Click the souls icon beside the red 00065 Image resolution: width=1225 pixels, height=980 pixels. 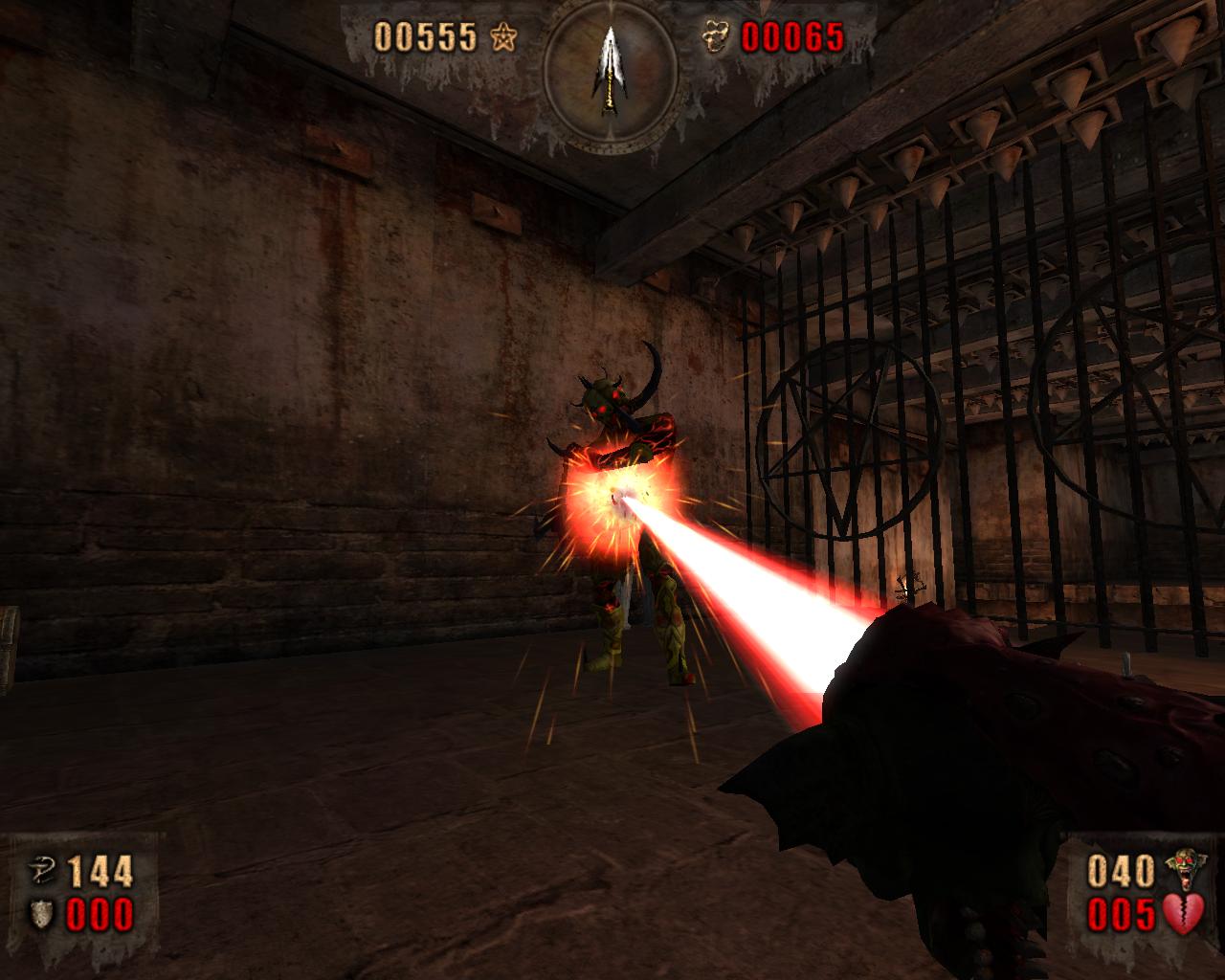click(717, 38)
